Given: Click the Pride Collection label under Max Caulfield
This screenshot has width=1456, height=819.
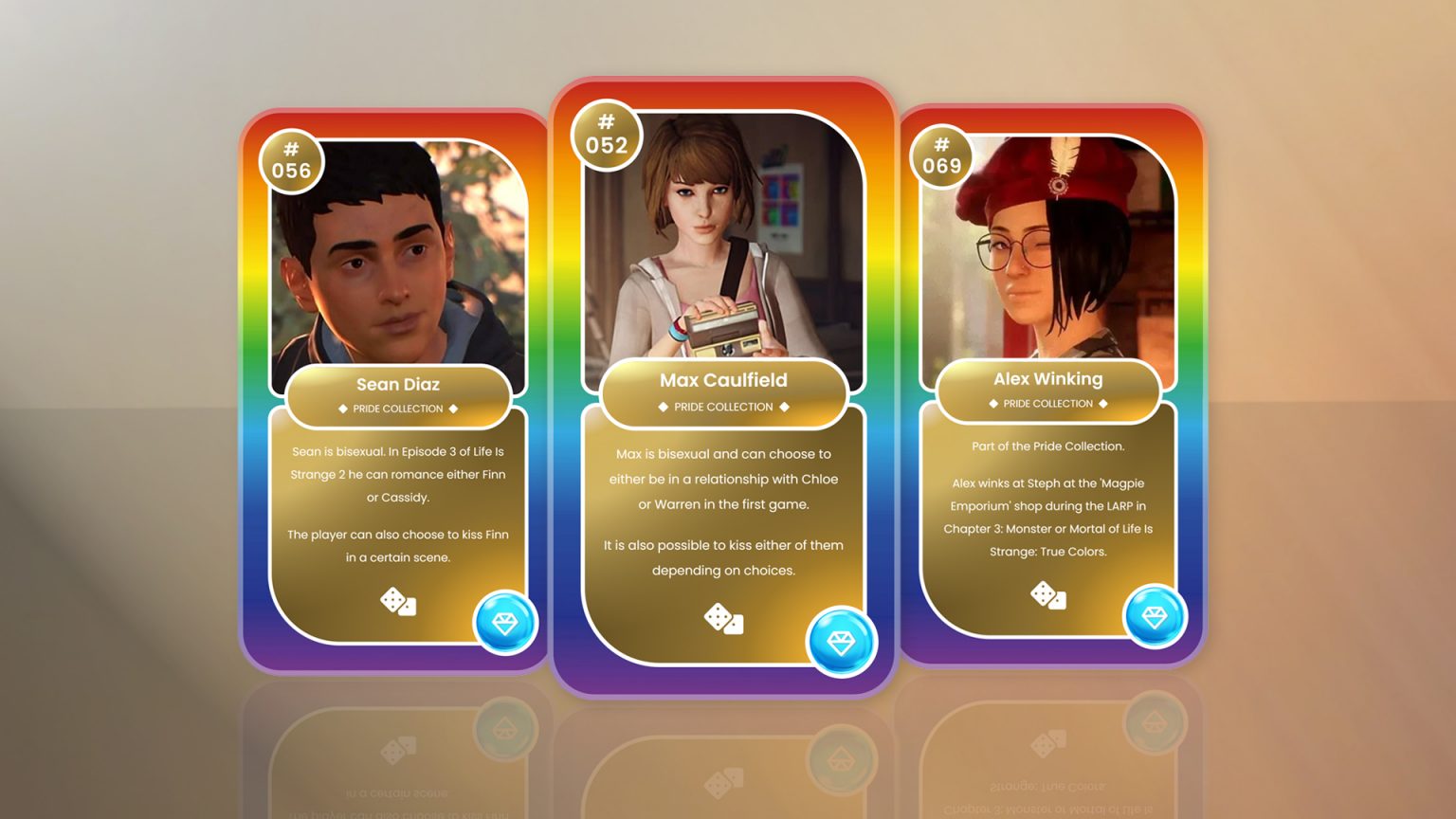Looking at the screenshot, I should [x=723, y=407].
